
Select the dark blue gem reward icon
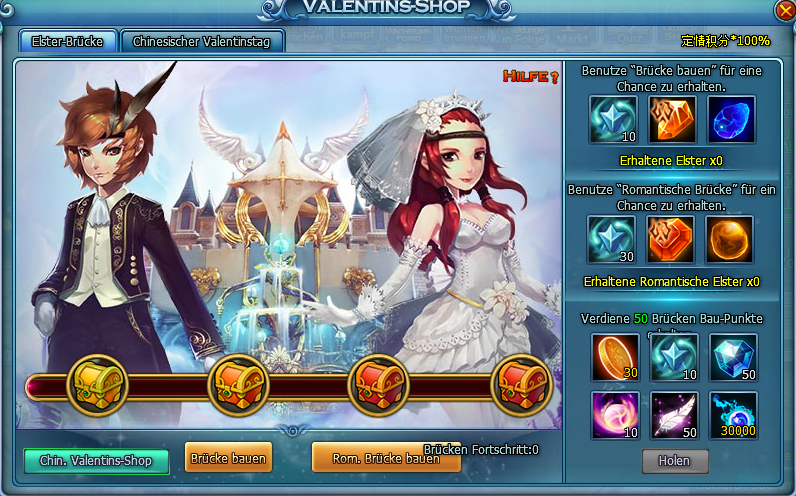(x=732, y=120)
